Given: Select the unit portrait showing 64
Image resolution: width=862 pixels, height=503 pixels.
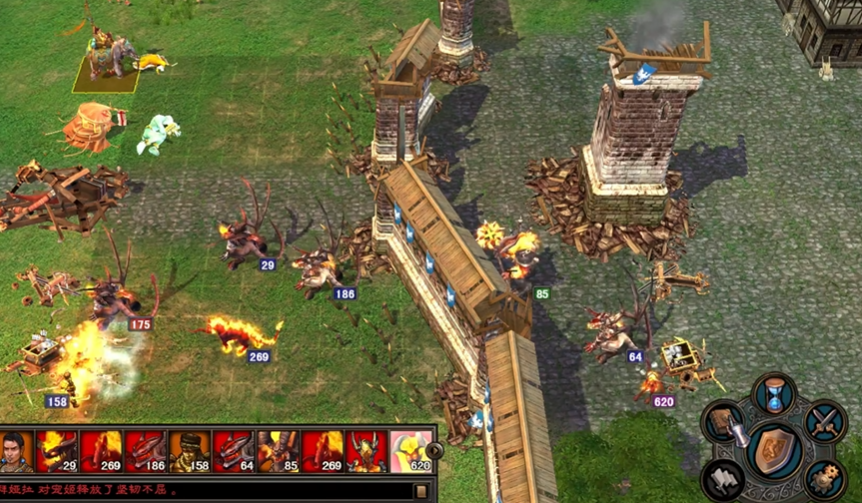Looking at the screenshot, I should [x=233, y=451].
